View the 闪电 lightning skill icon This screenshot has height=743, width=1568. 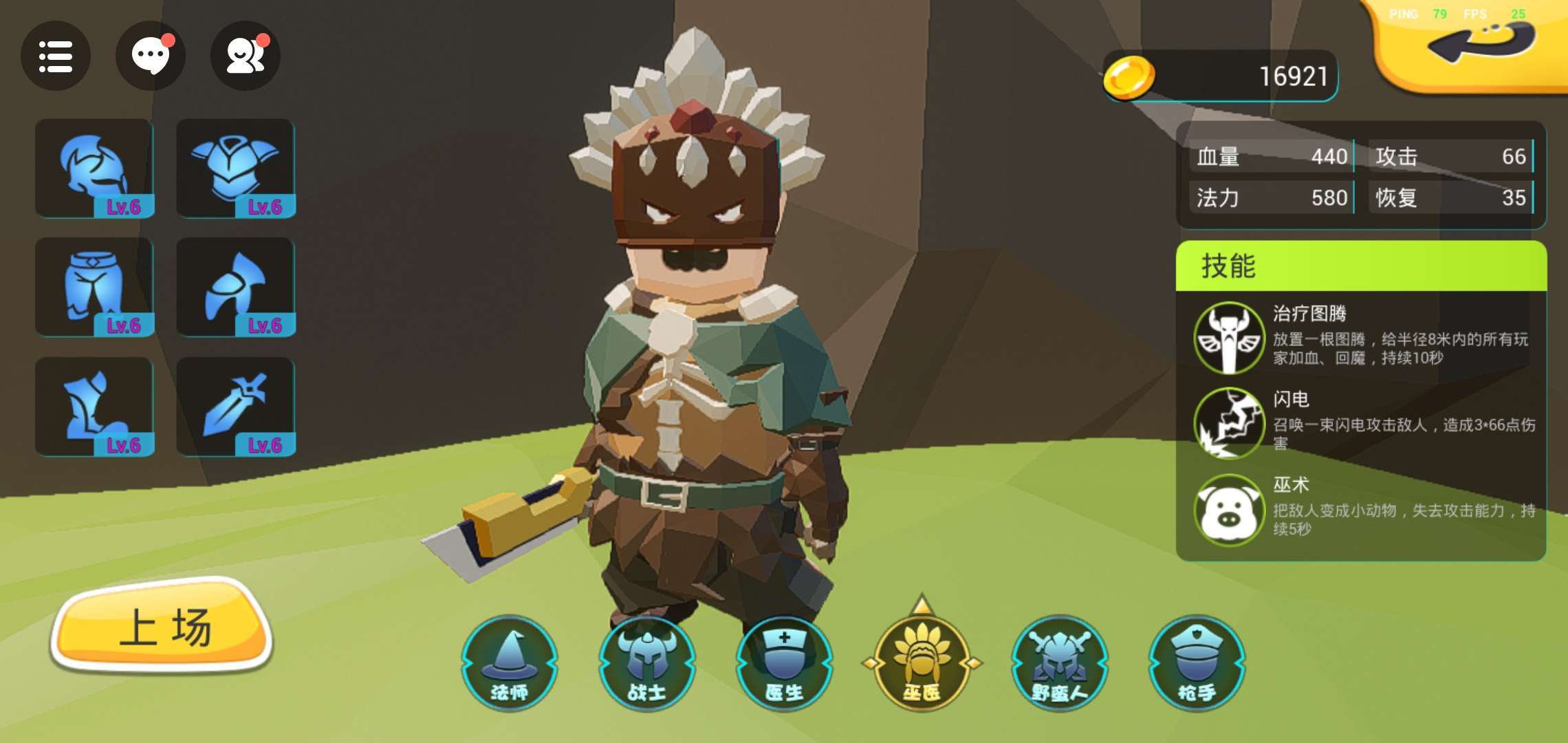(x=1229, y=423)
